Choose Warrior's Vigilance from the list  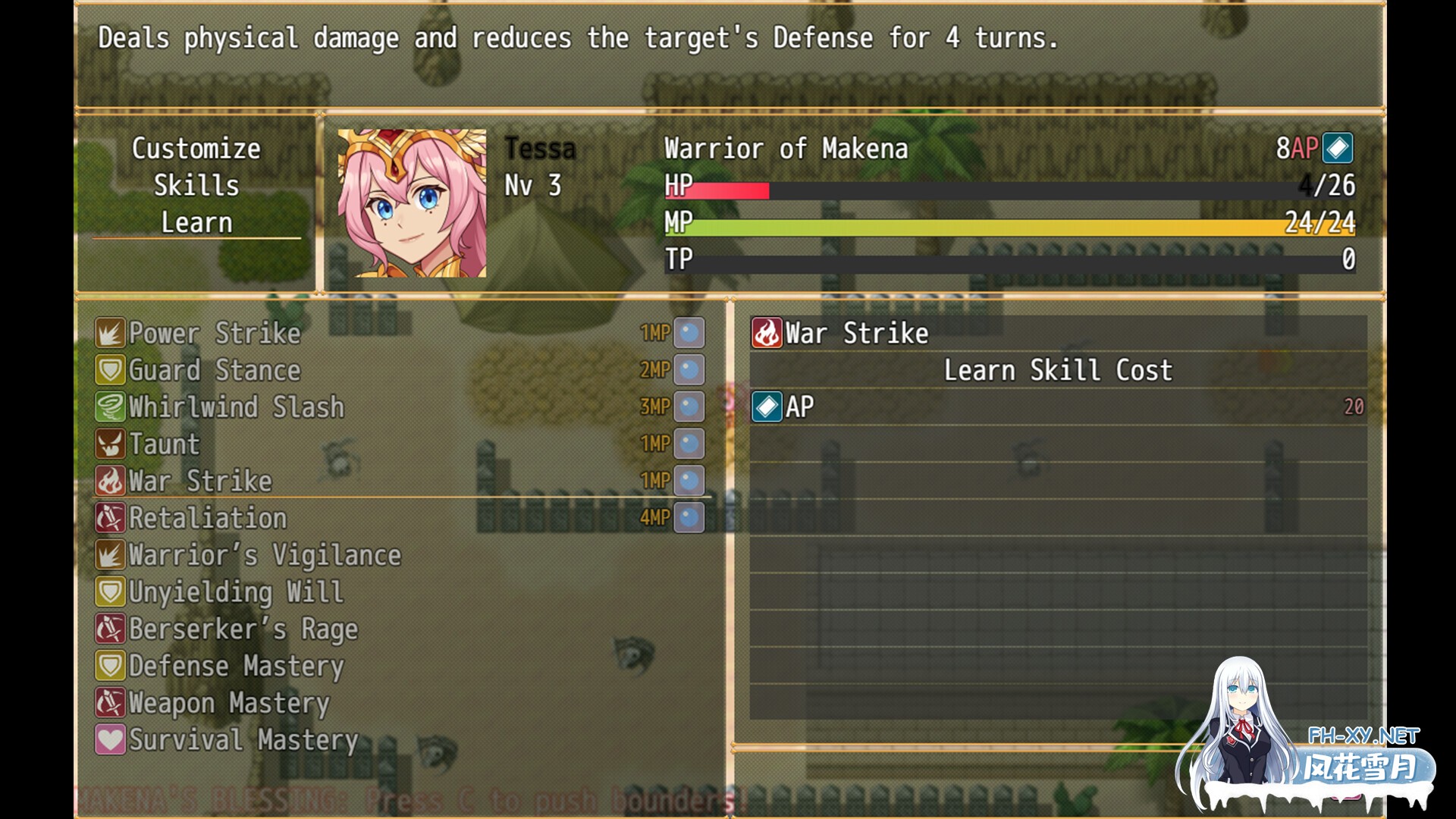(265, 555)
